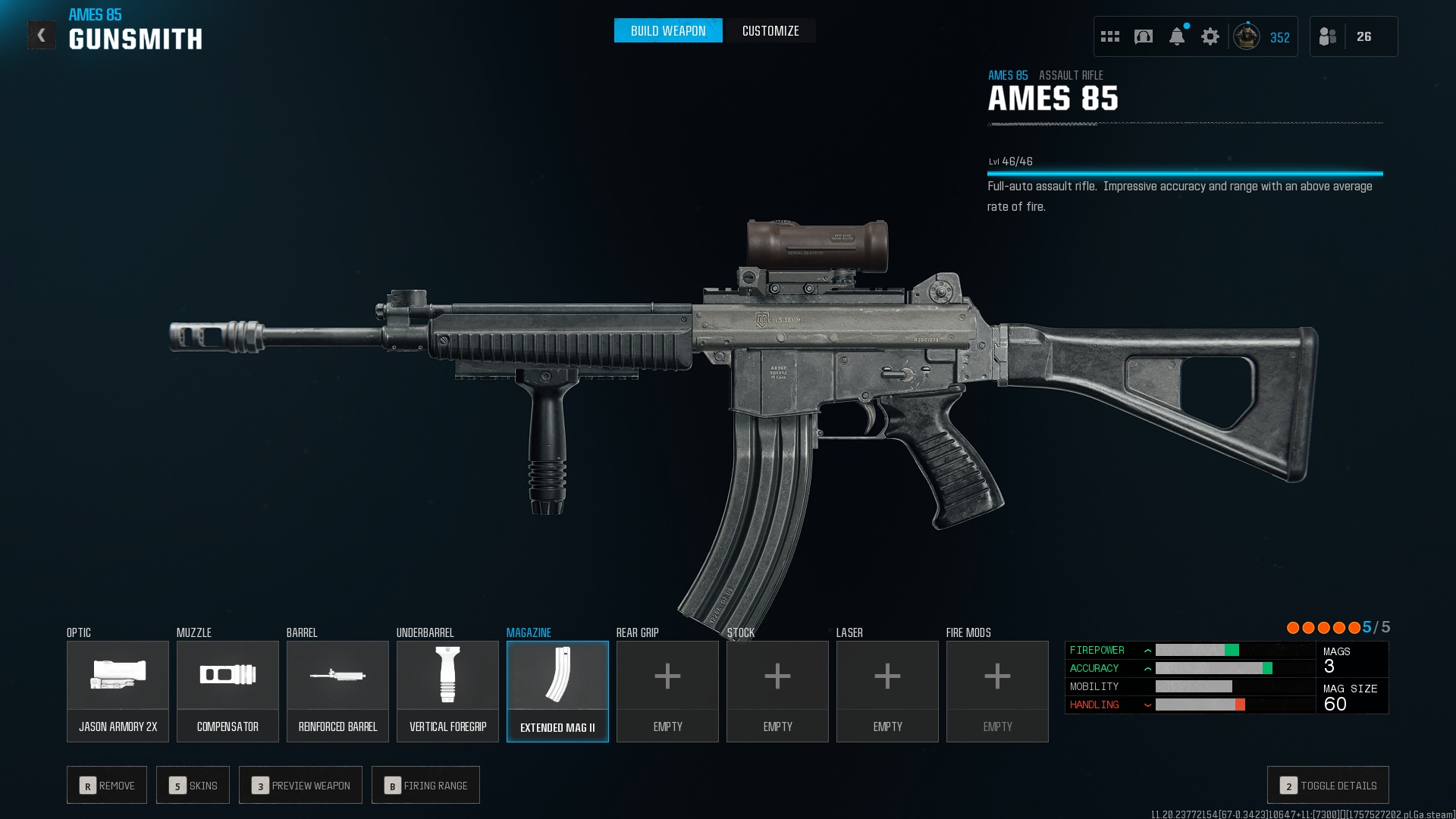
Task: Go back using the arrow button
Action: pyautogui.click(x=42, y=35)
